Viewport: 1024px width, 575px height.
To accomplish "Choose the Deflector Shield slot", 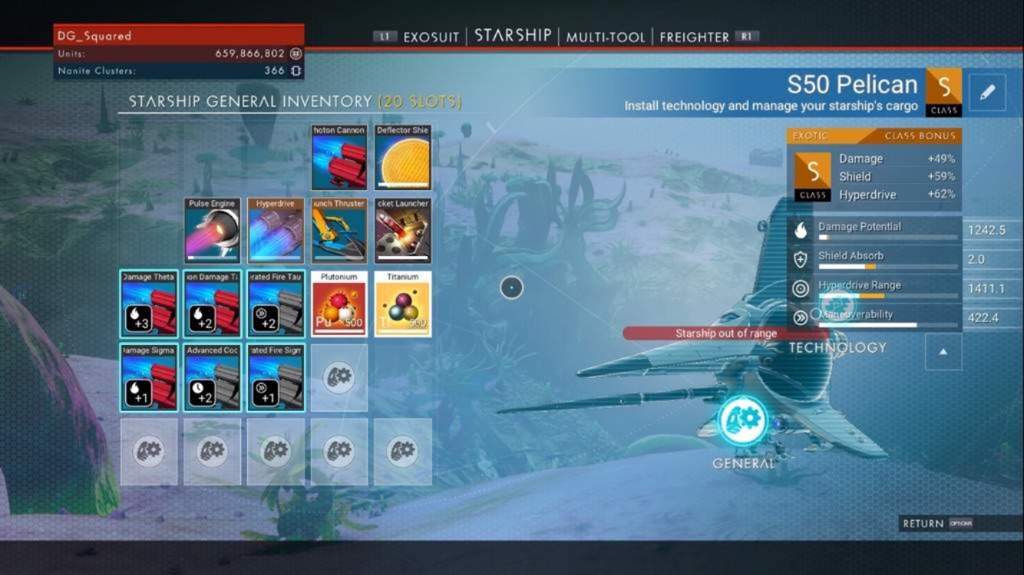I will (x=402, y=158).
